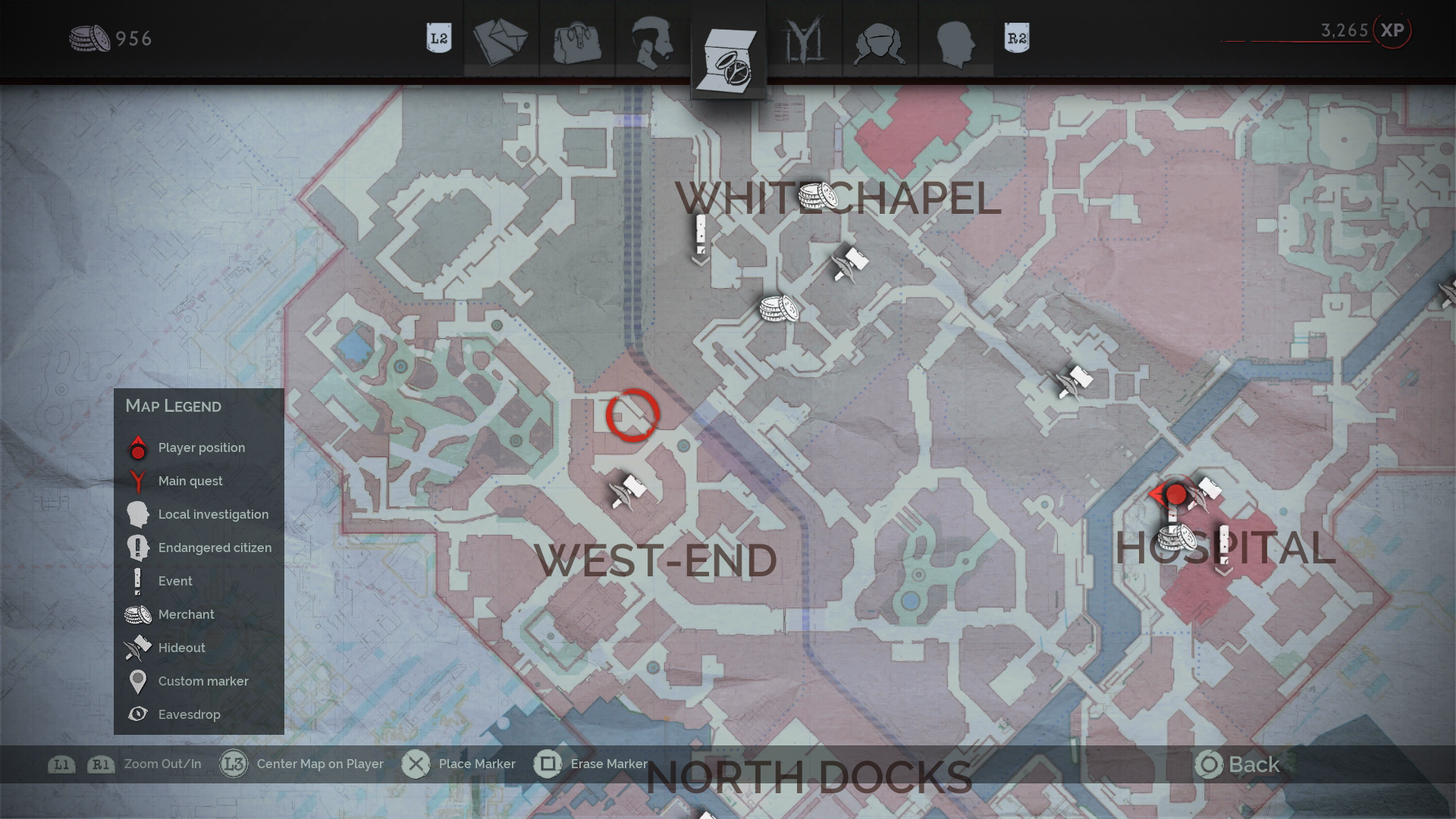Select the red circle marker near West-End

coord(632,416)
